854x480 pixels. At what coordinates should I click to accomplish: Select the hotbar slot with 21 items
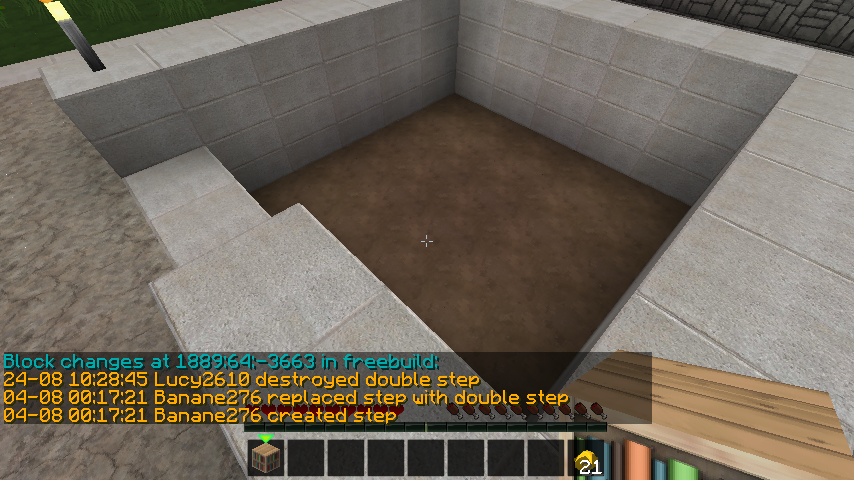(586, 459)
